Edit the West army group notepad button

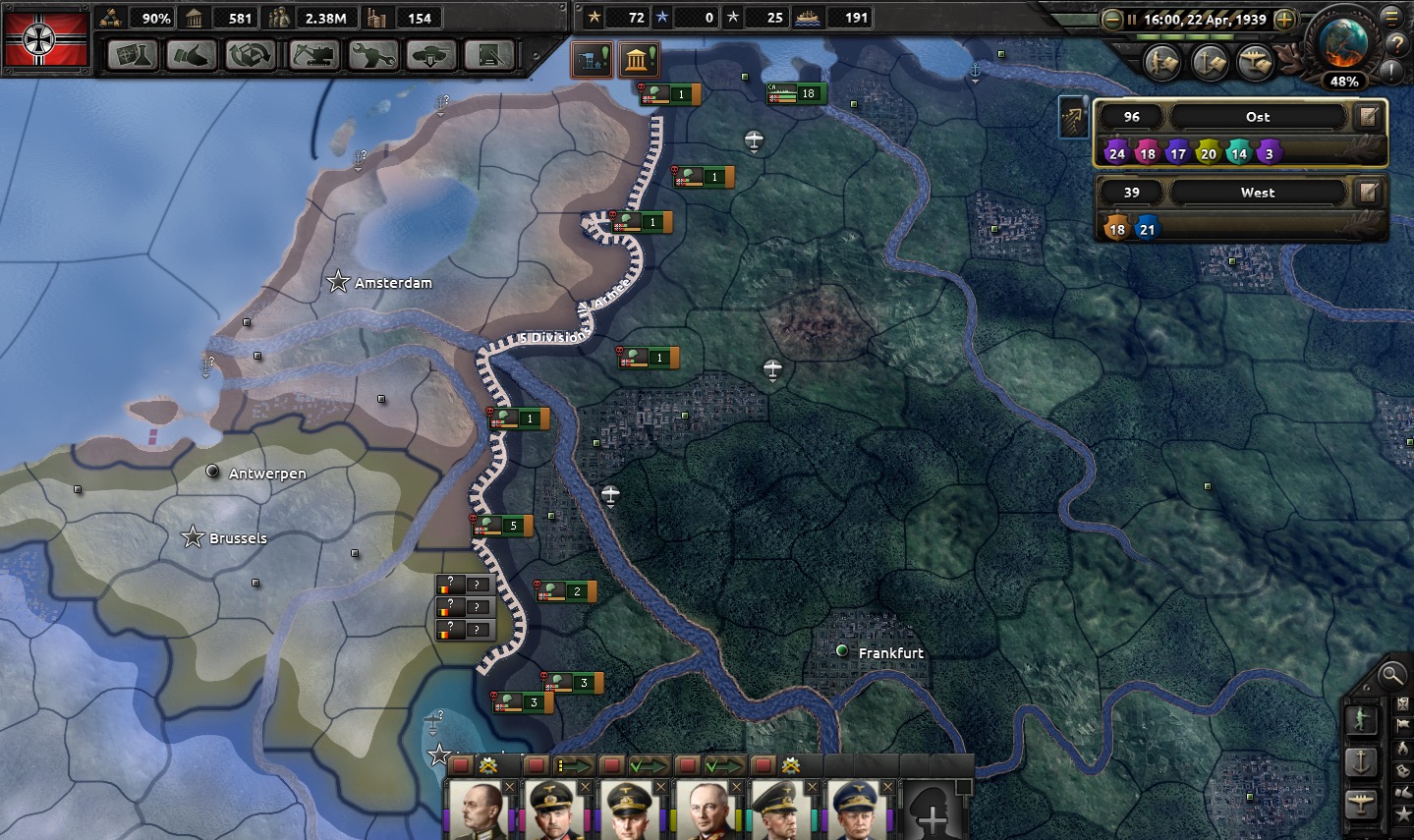tap(1368, 193)
